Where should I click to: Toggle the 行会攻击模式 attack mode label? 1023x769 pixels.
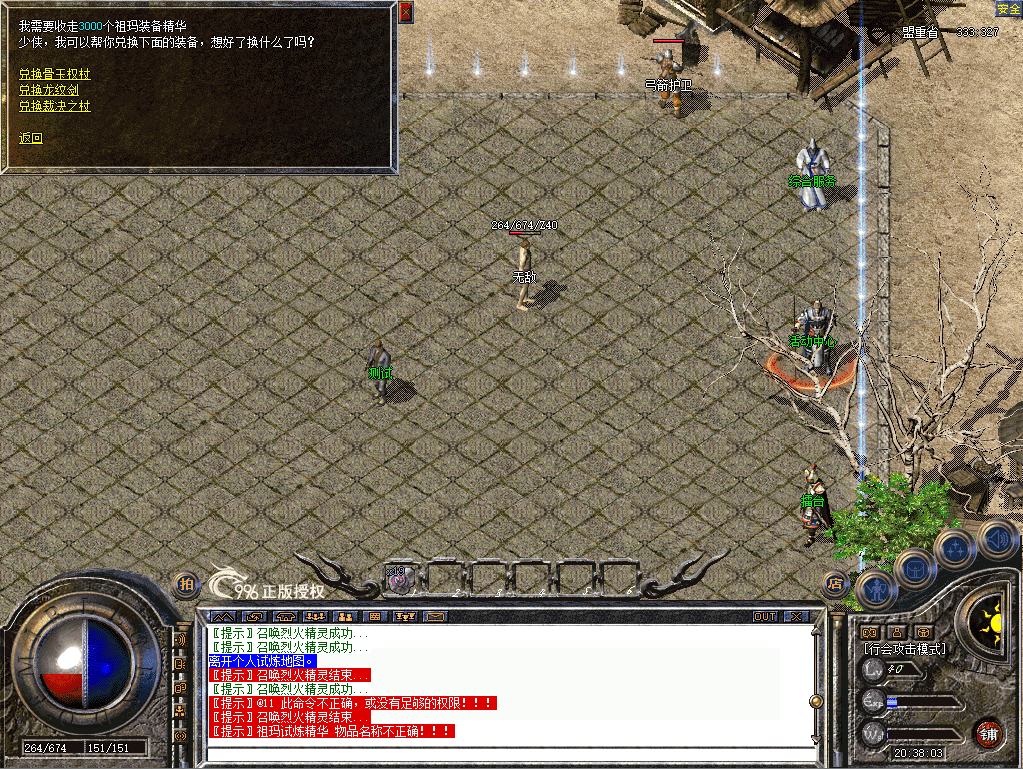904,649
